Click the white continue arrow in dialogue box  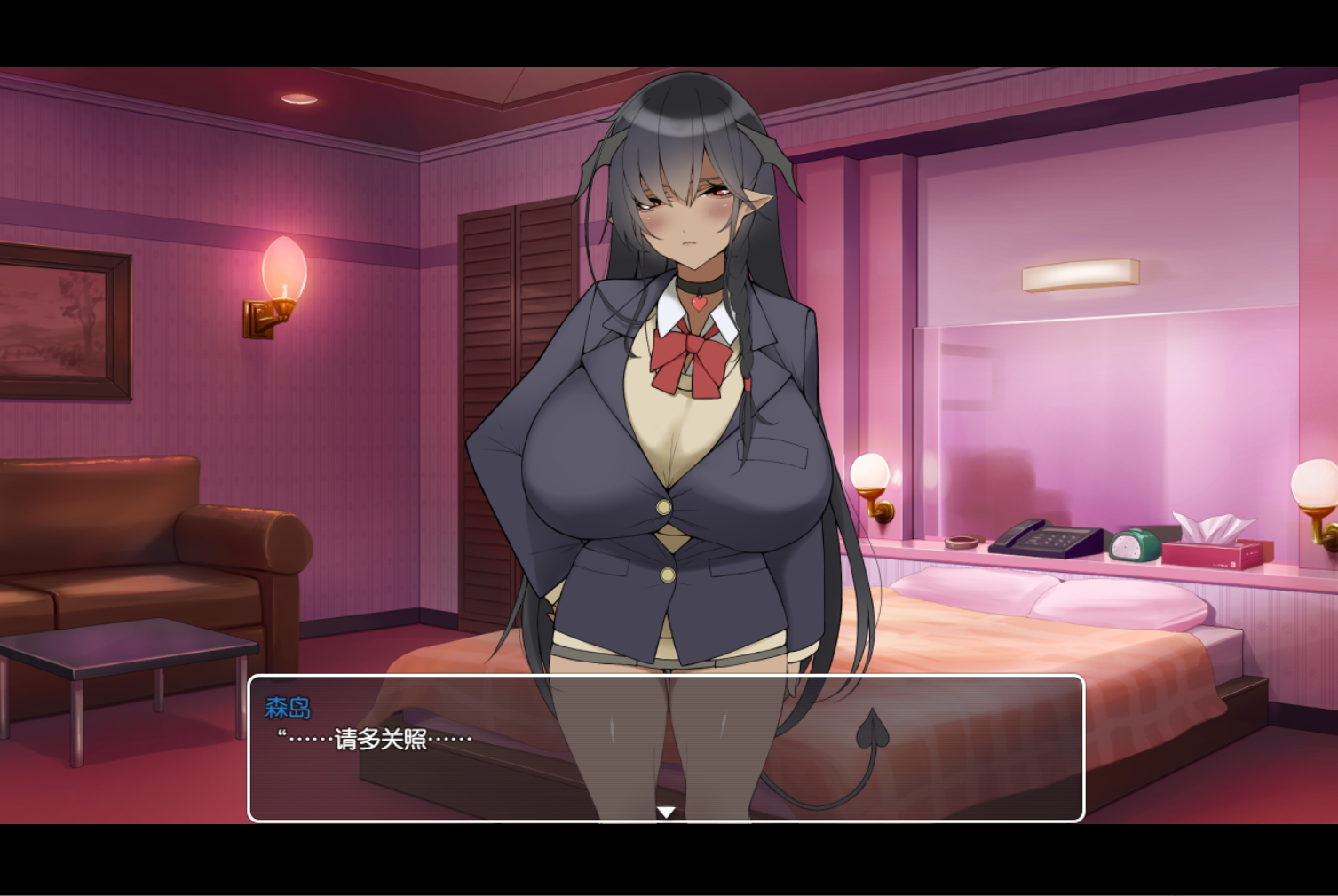666,812
